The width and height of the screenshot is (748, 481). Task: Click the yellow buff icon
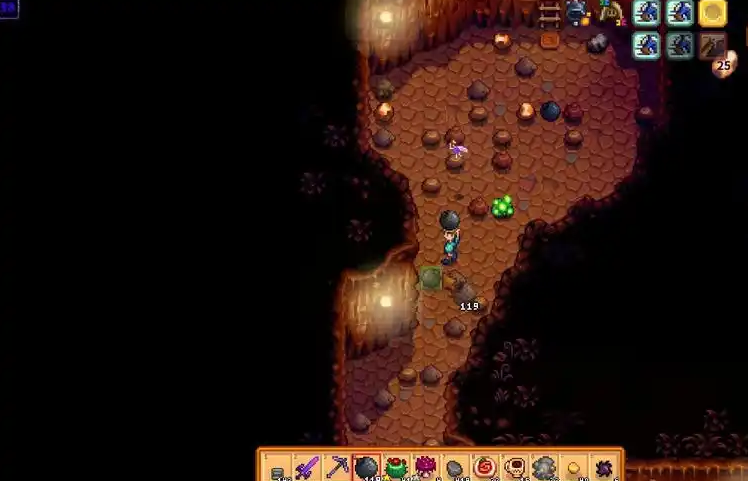point(713,12)
